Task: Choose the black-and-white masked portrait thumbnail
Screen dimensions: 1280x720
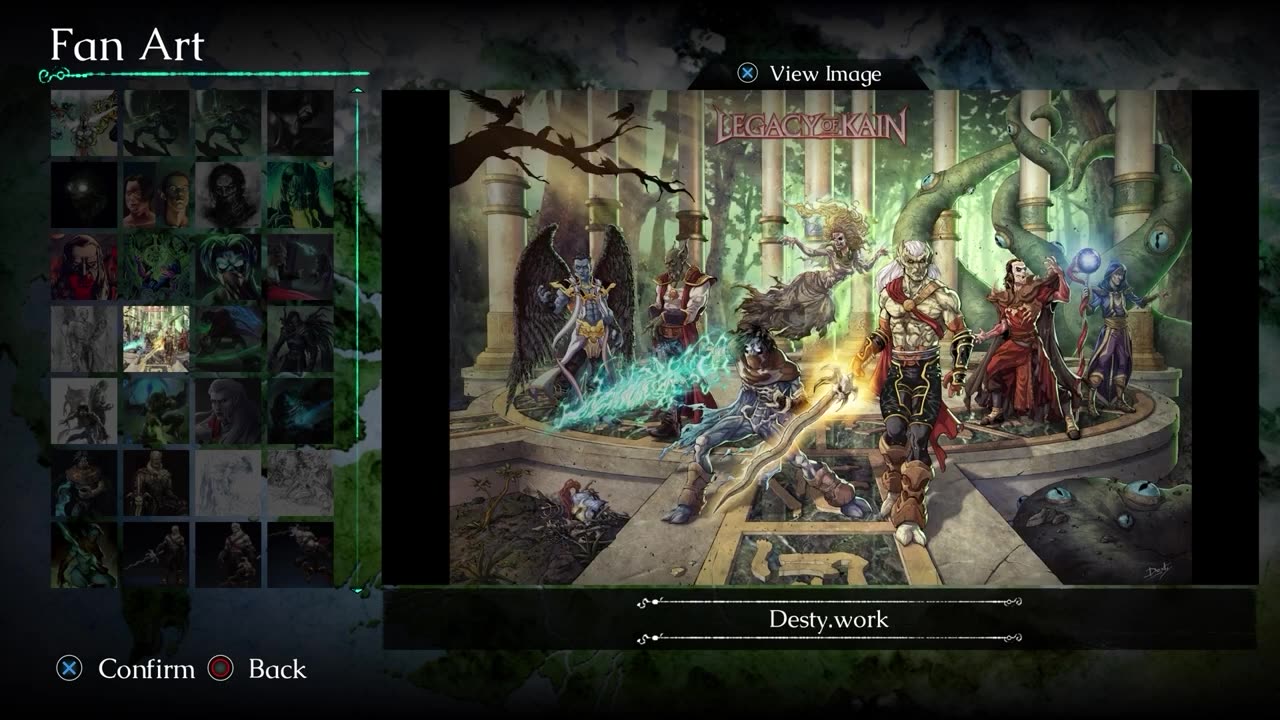Action: tap(228, 195)
